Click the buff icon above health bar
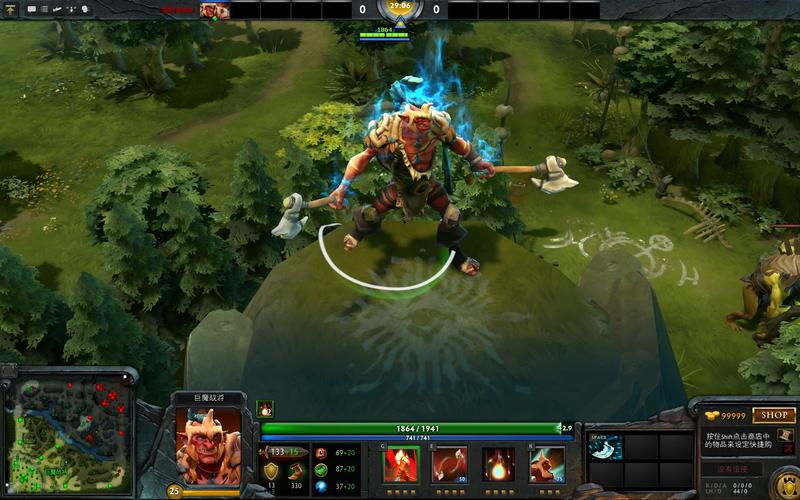 click(x=266, y=408)
